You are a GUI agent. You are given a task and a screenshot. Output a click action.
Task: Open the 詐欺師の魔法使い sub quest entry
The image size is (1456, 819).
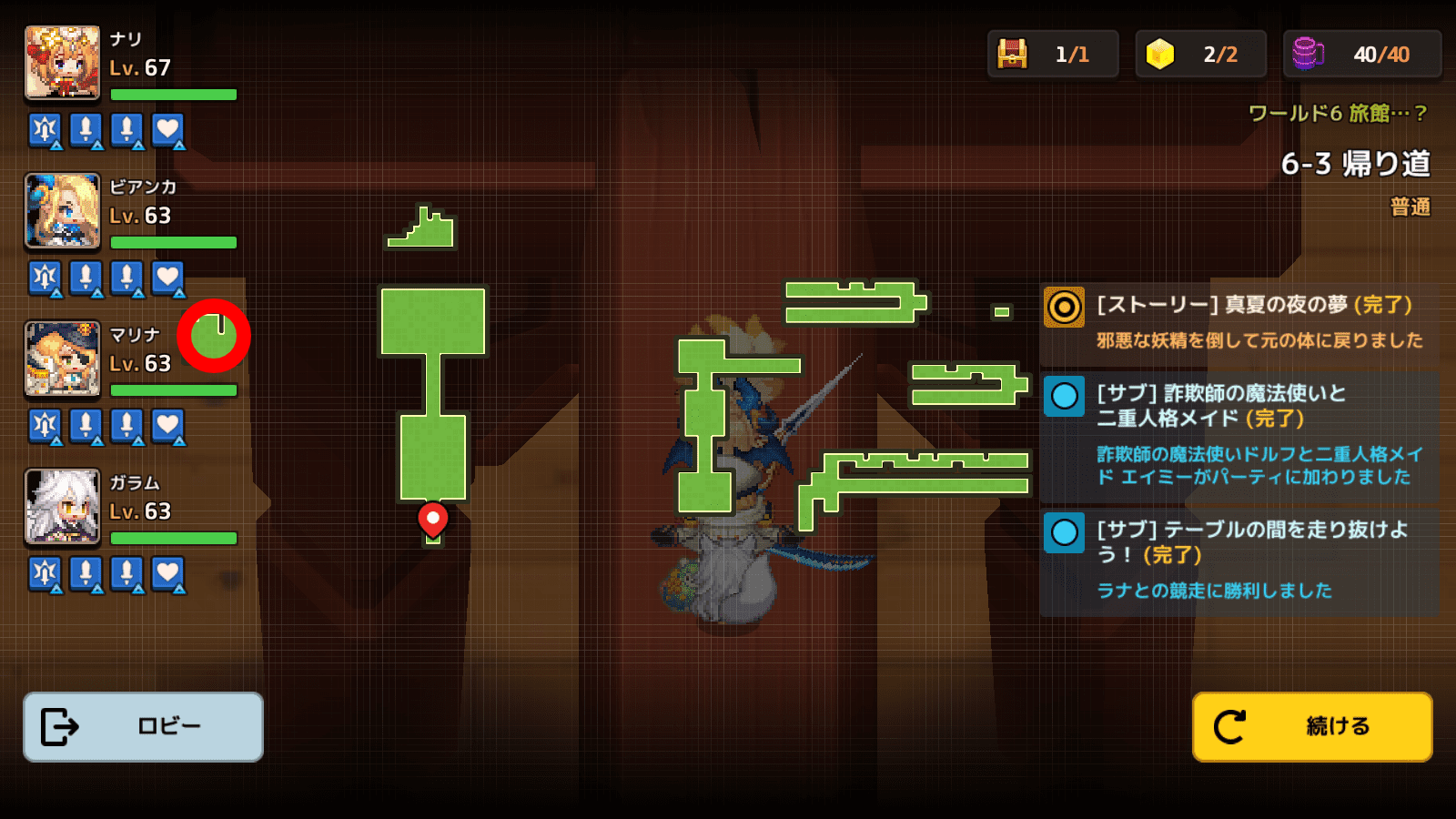point(1239,435)
